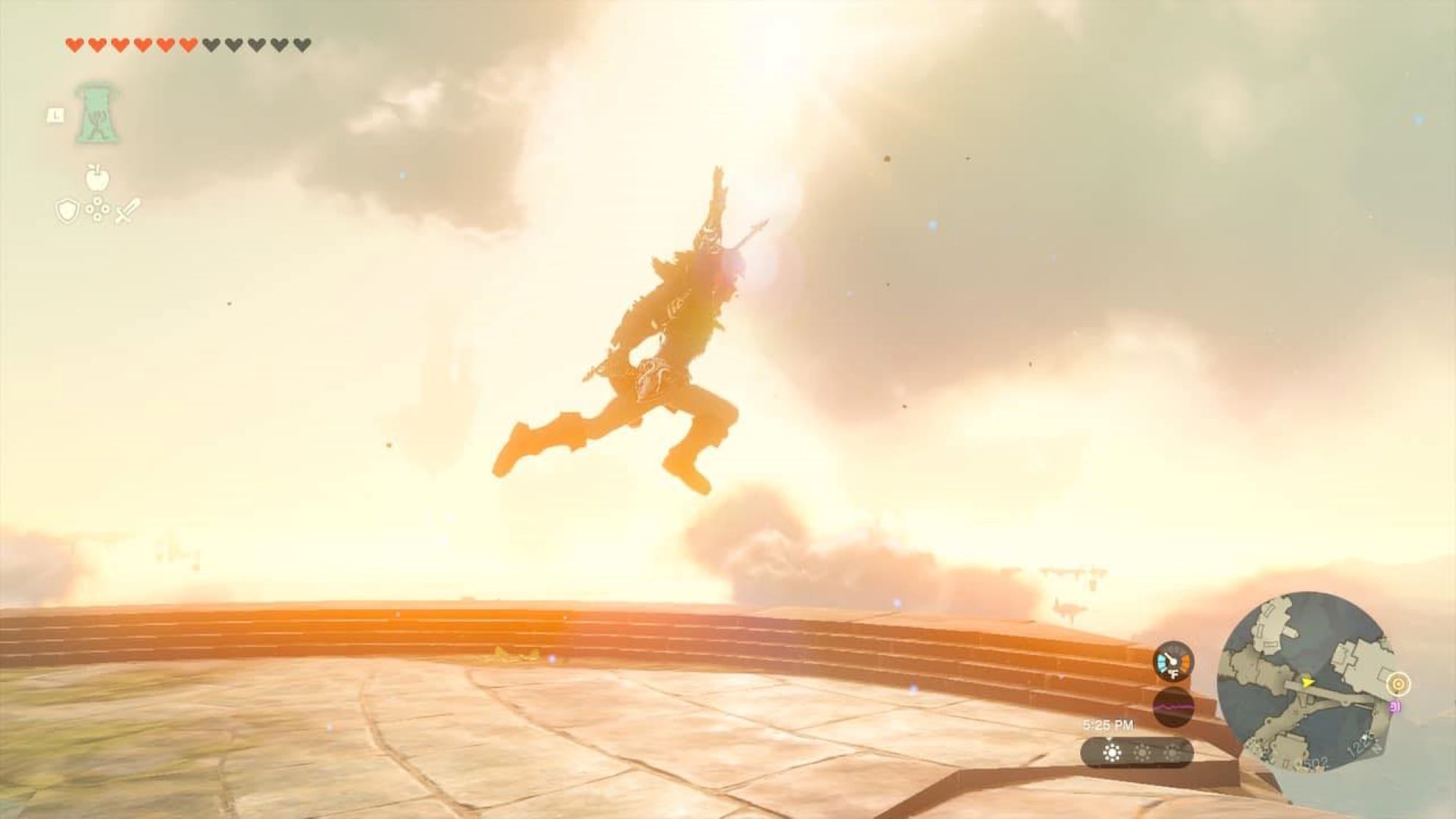
Task: Click the temperature gauge showing °F
Action: tap(1174, 662)
